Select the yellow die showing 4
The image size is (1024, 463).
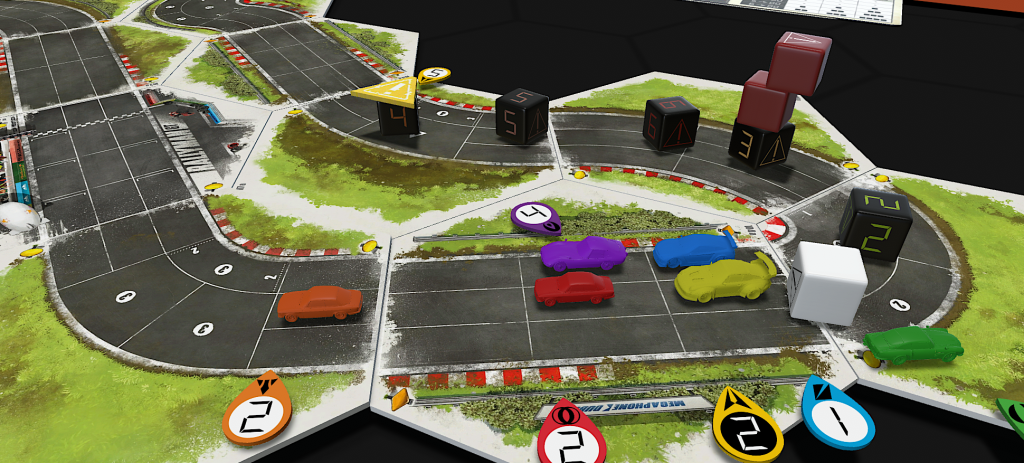pyautogui.click(x=399, y=110)
